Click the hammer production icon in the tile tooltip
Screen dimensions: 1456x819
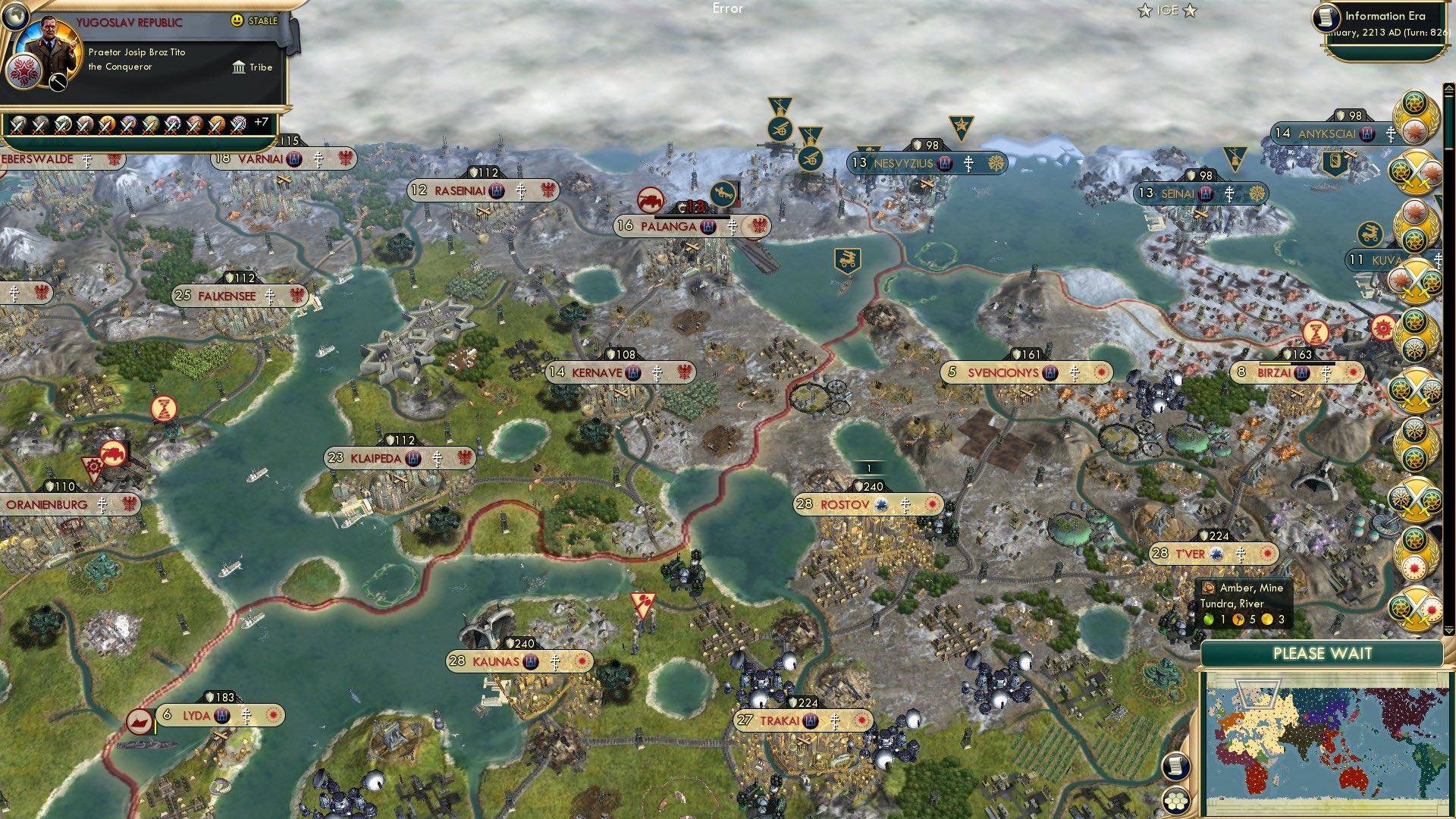pos(1238,619)
